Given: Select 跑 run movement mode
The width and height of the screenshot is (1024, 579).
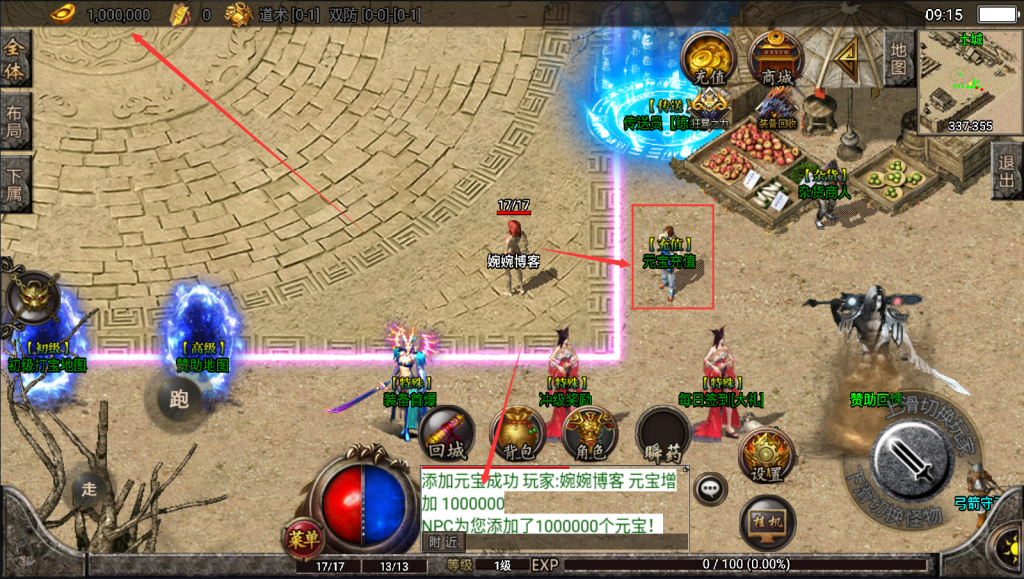Looking at the screenshot, I should click(x=179, y=400).
